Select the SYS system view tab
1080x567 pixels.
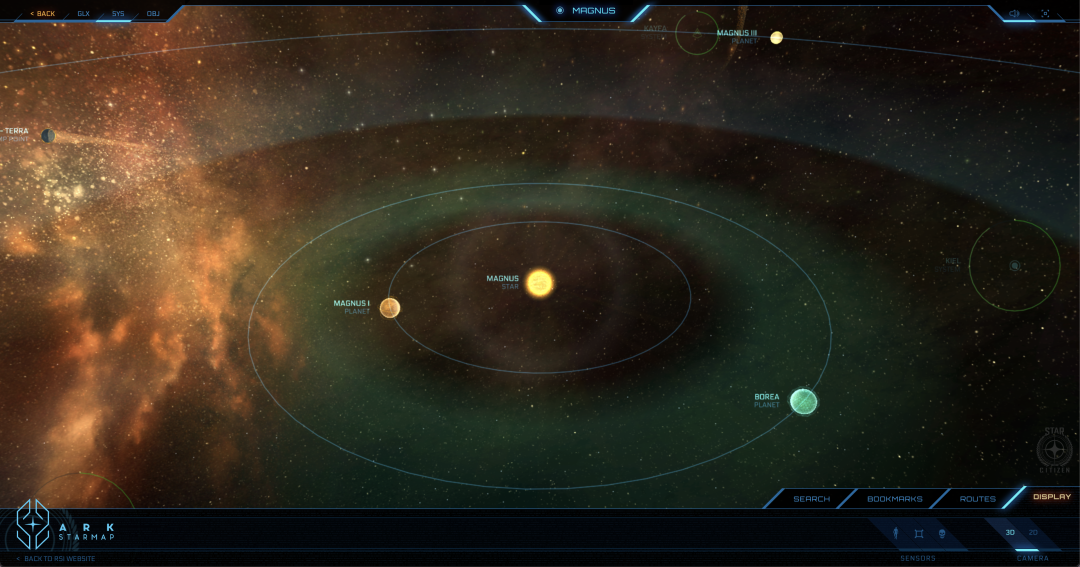[118, 14]
